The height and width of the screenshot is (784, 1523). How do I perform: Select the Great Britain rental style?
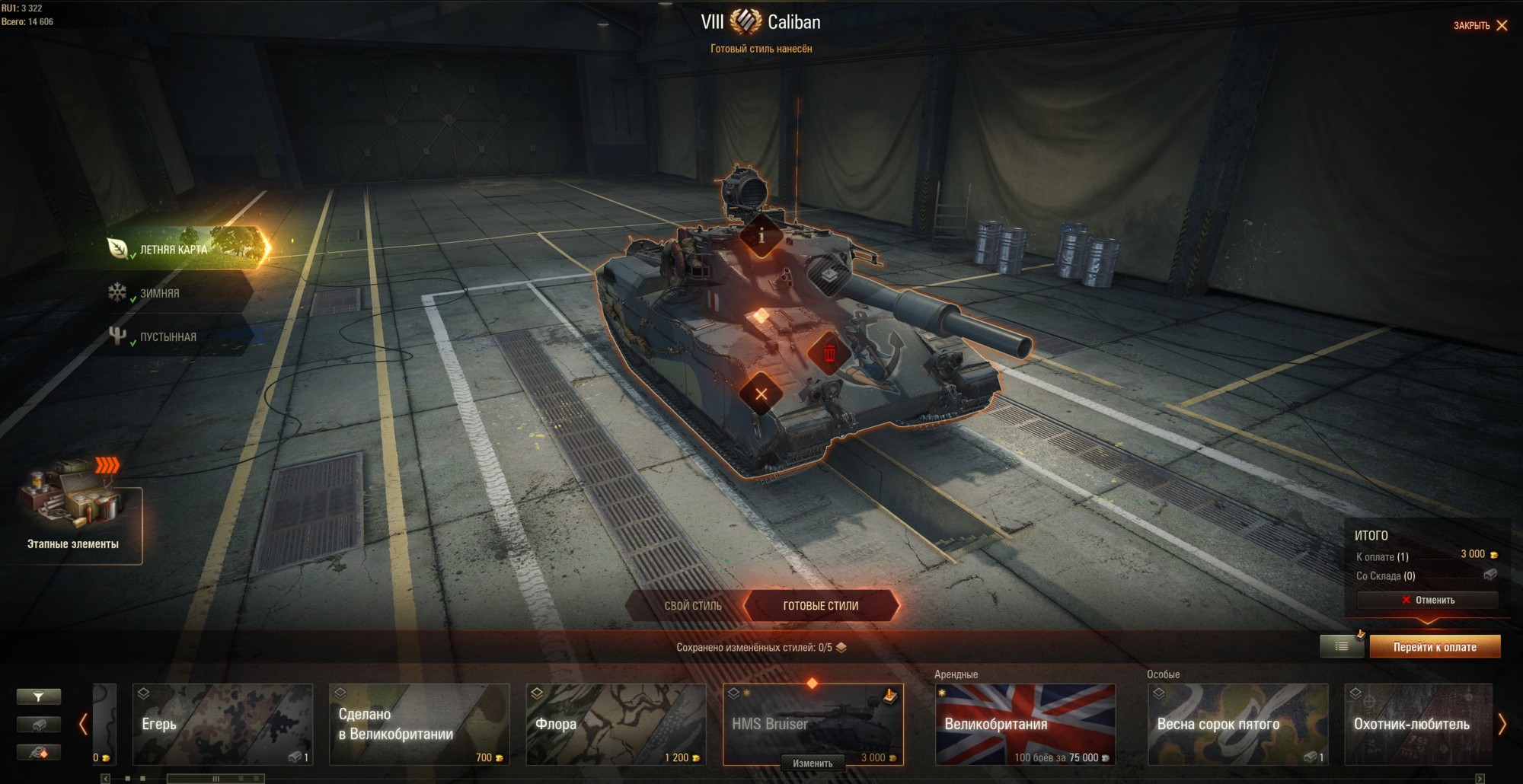tap(1025, 724)
